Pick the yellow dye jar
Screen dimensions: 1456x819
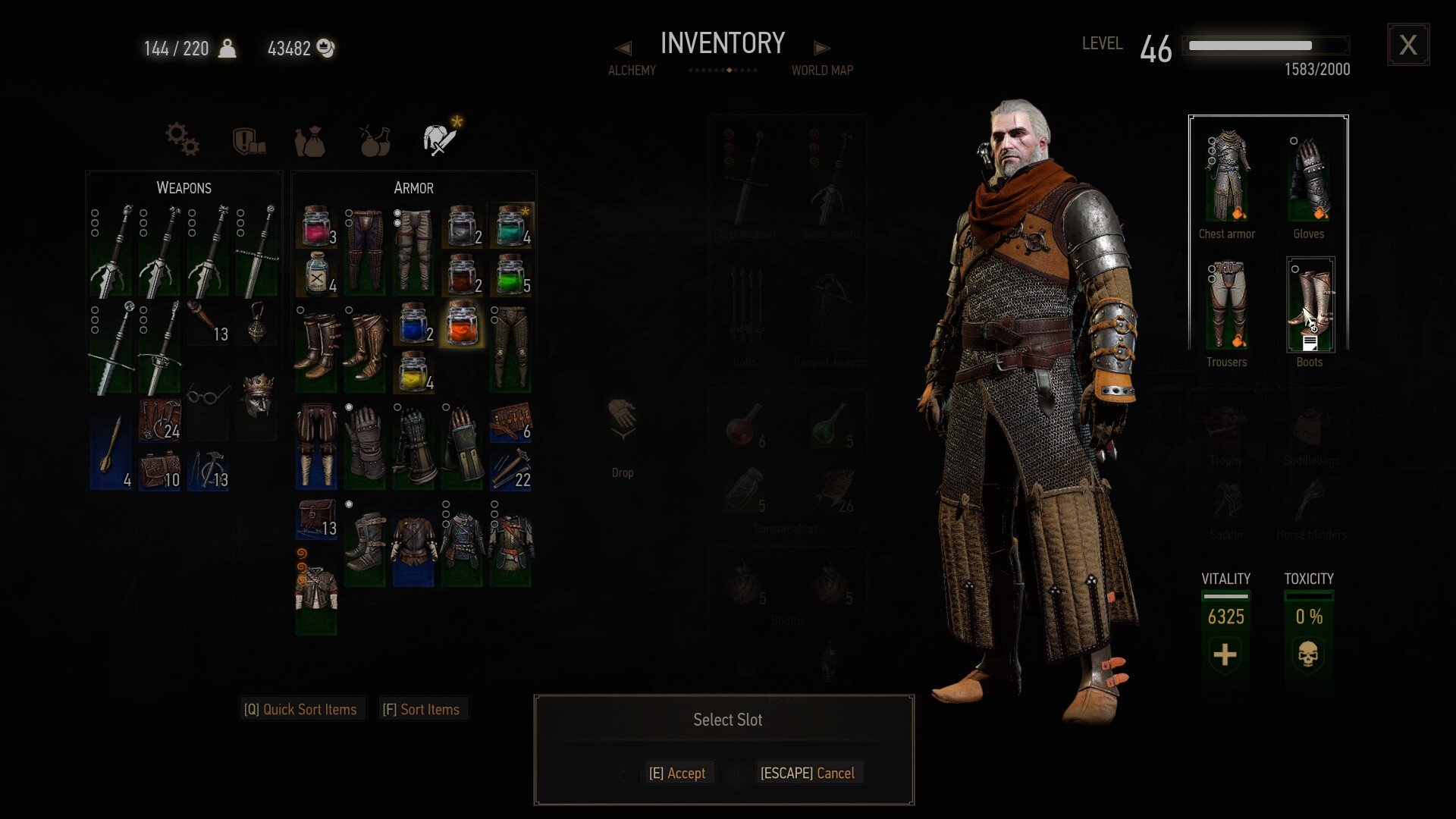pyautogui.click(x=413, y=372)
